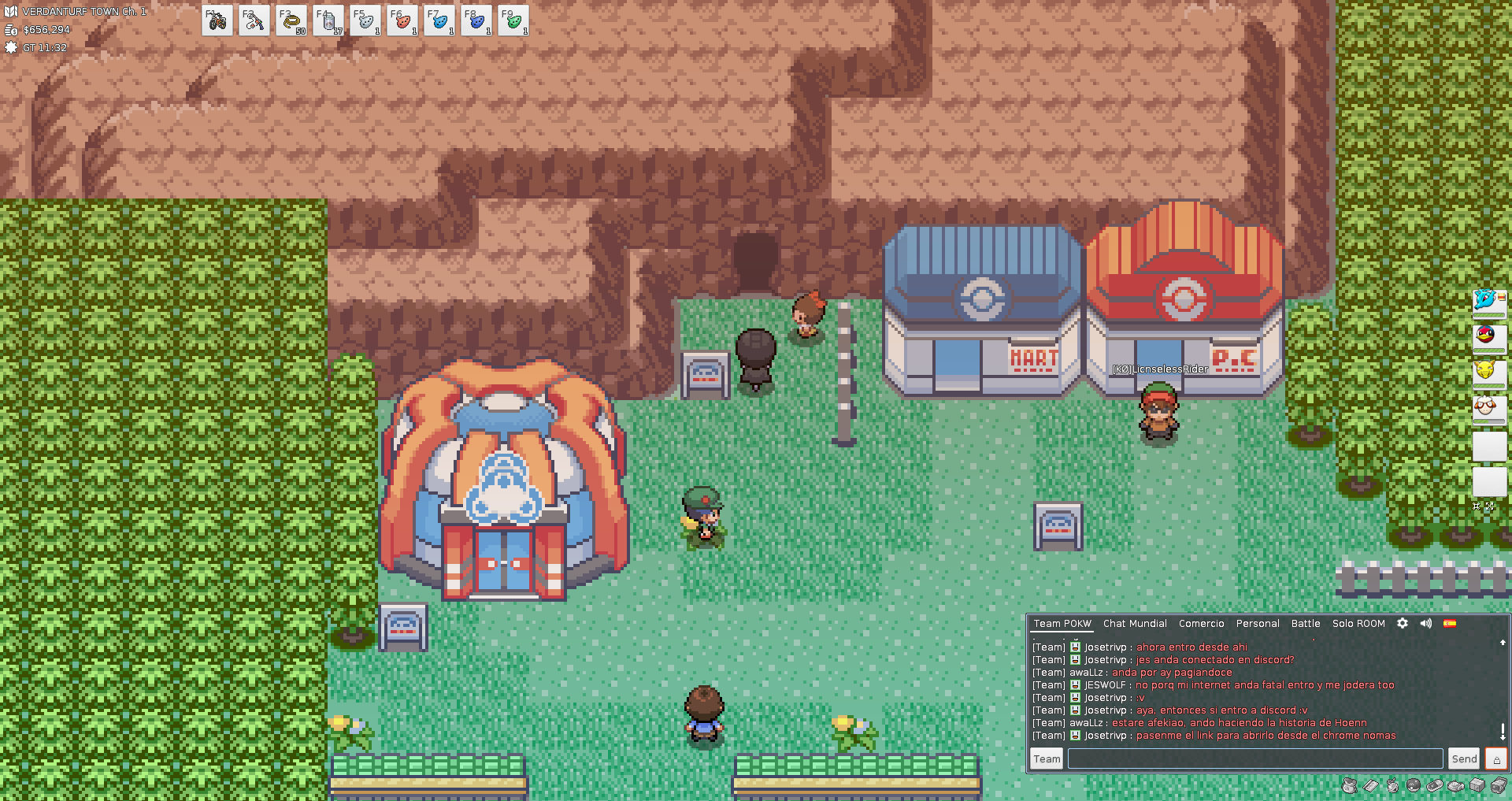
Task: Use the bicycle in the F1 slot
Action: click(217, 21)
